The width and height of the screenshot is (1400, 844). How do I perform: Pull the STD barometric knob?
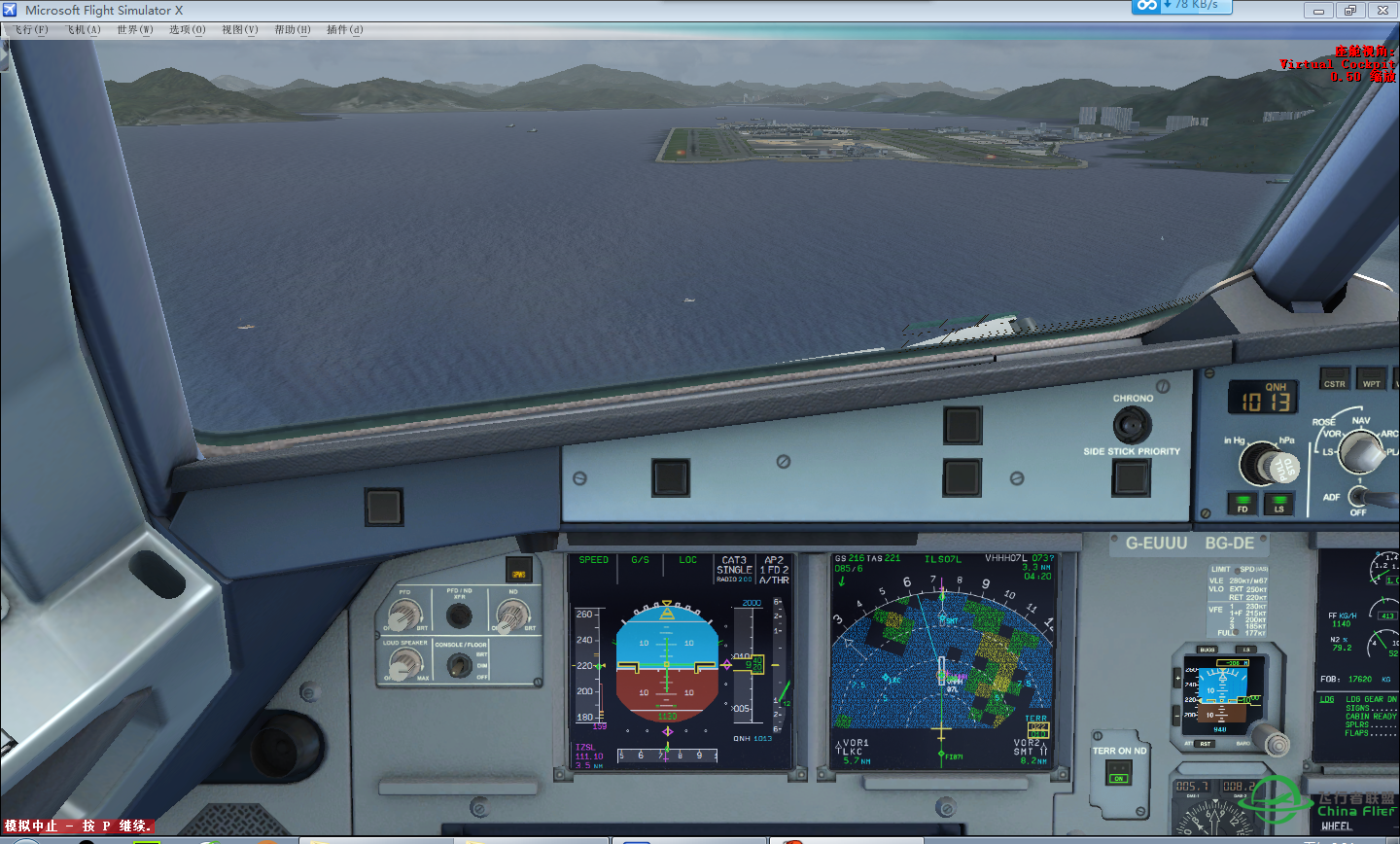click(1285, 465)
